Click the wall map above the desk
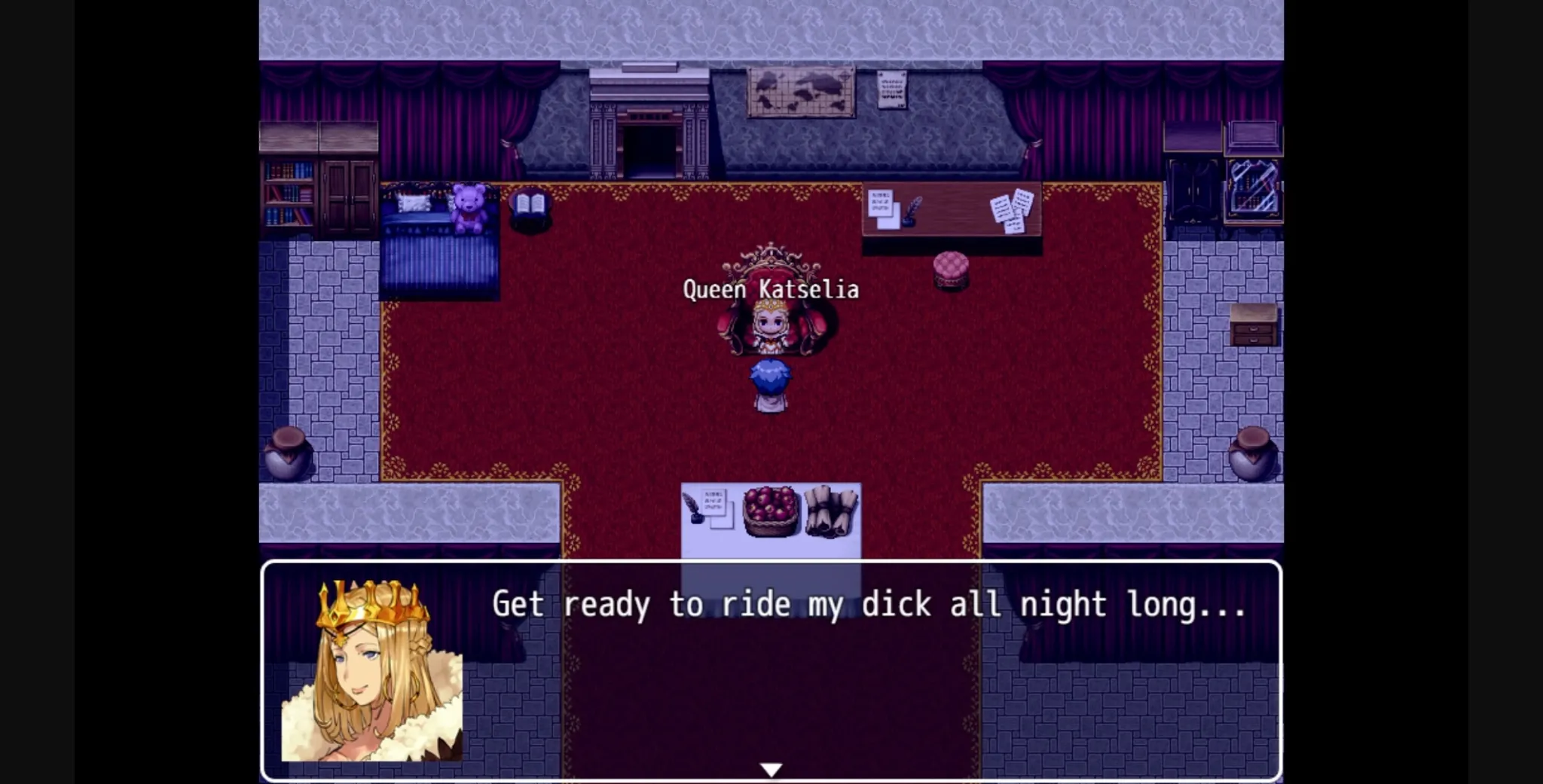1543x784 pixels. pos(802,90)
